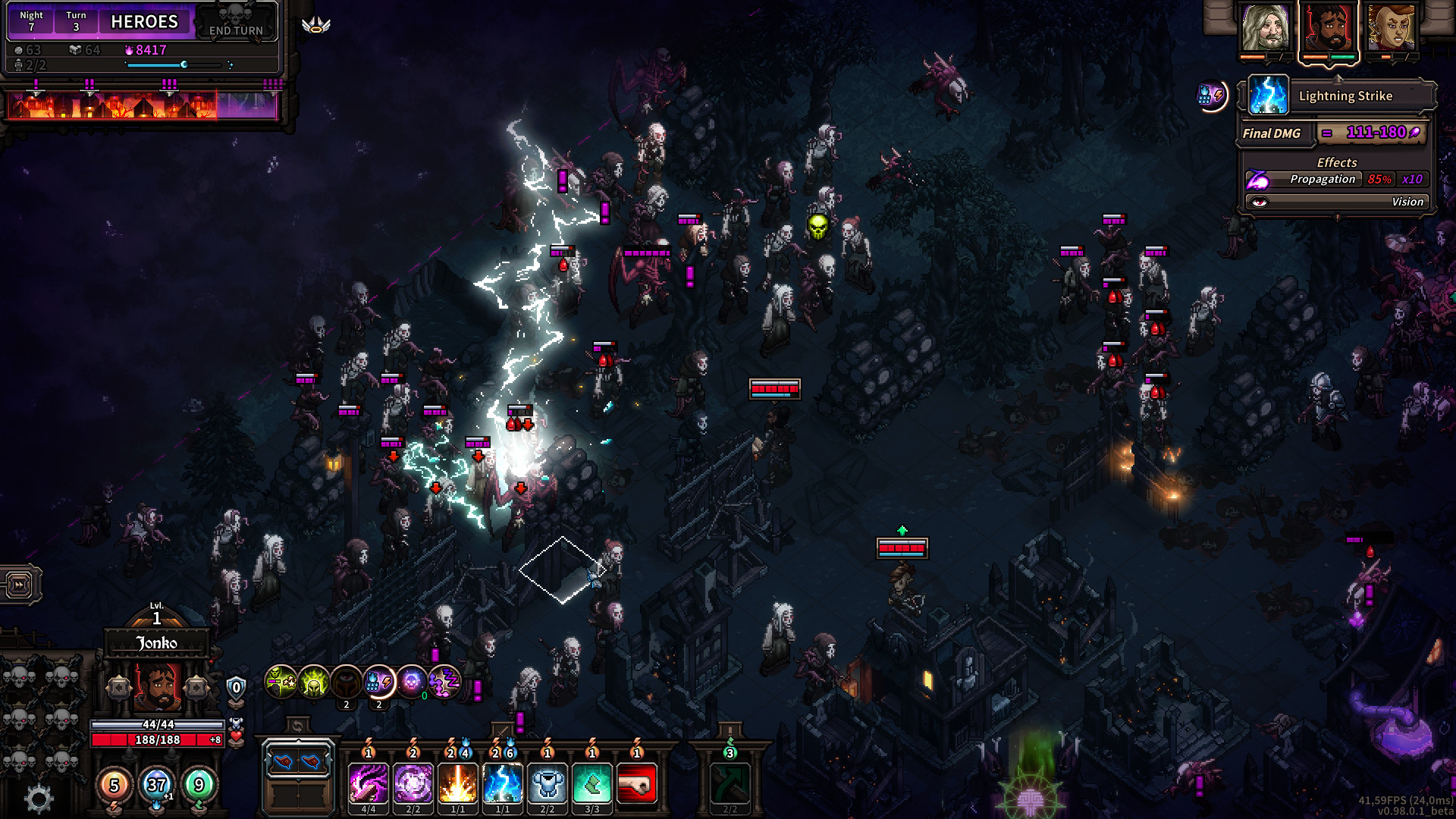Screen dimensions: 1456x819
Task: Cast the purple vortex orb skill
Action: (x=413, y=783)
